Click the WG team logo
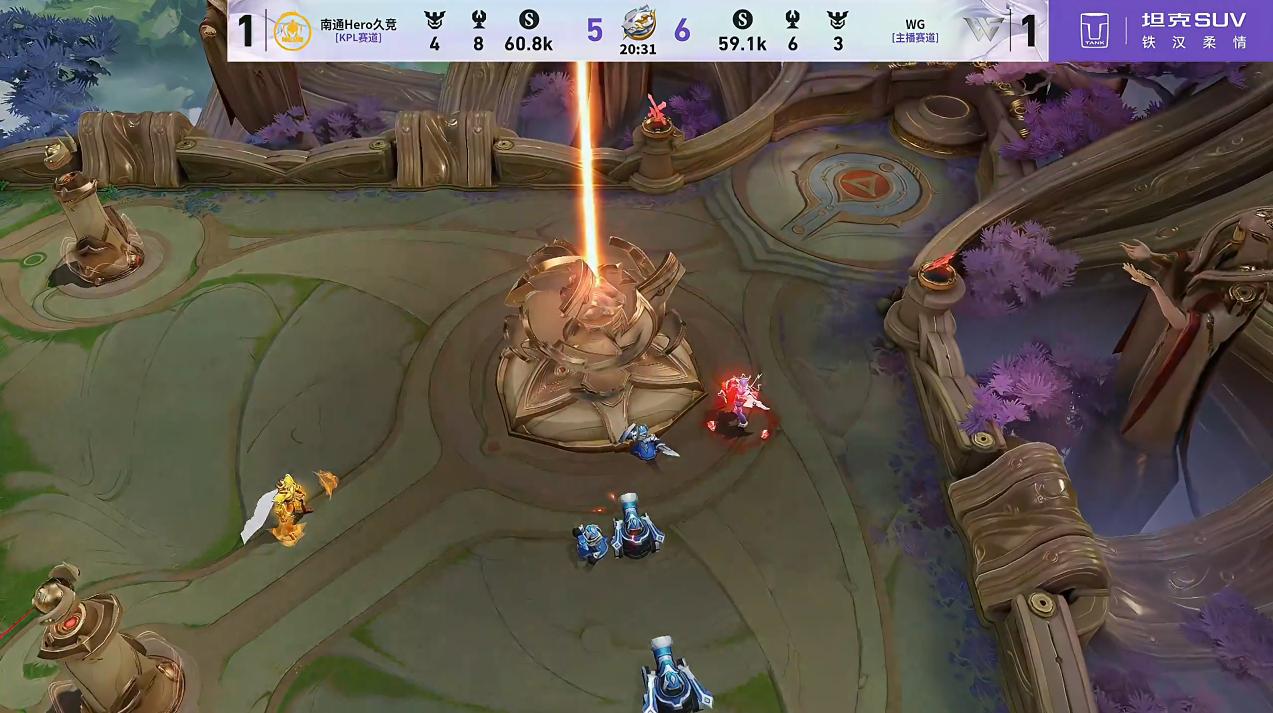 coord(982,30)
